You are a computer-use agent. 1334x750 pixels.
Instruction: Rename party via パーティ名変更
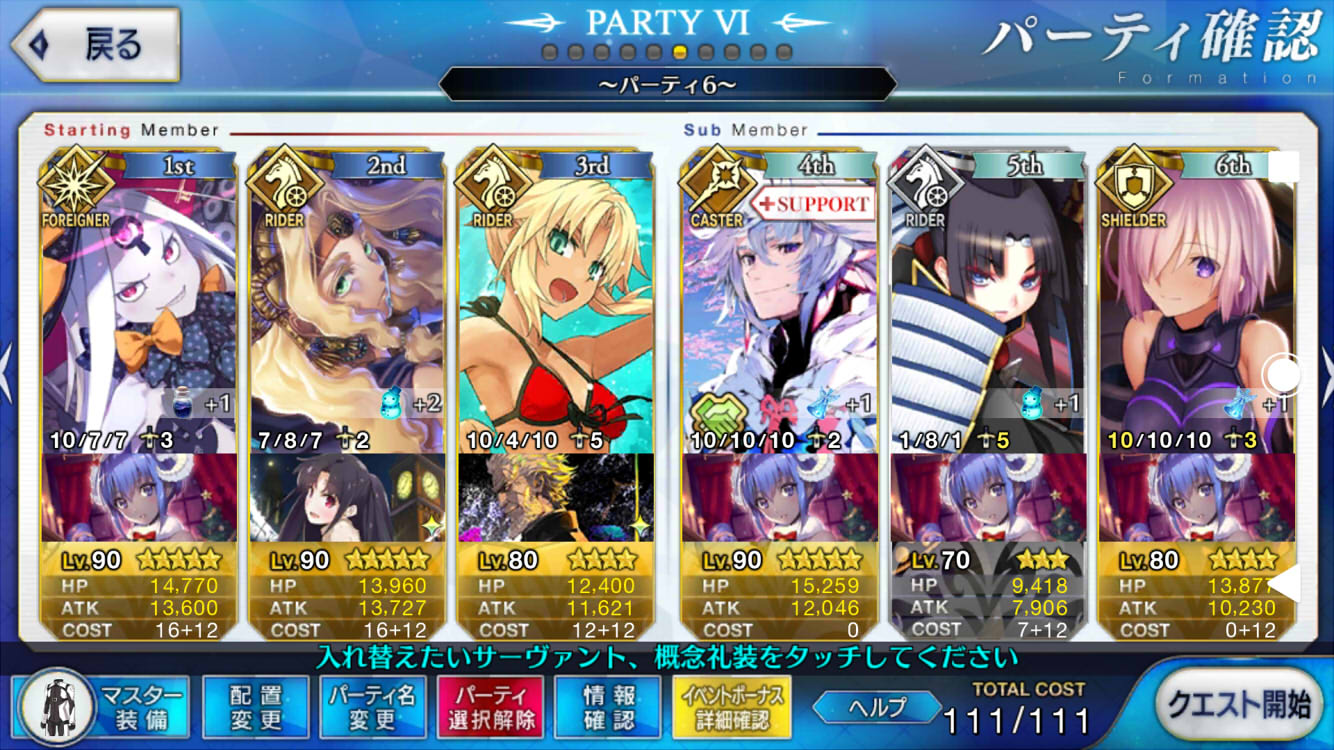tap(372, 708)
